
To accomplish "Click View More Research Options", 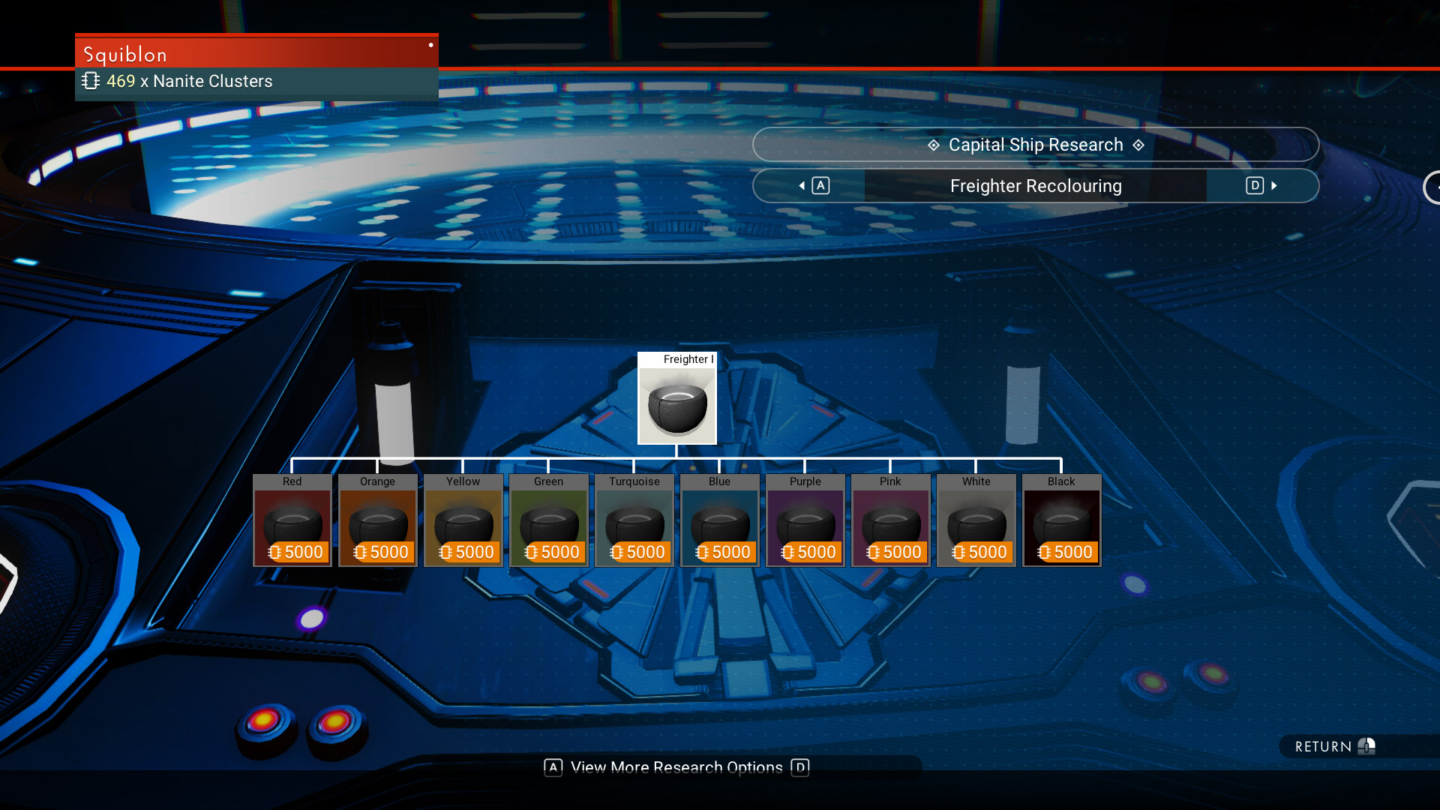I will pos(677,767).
